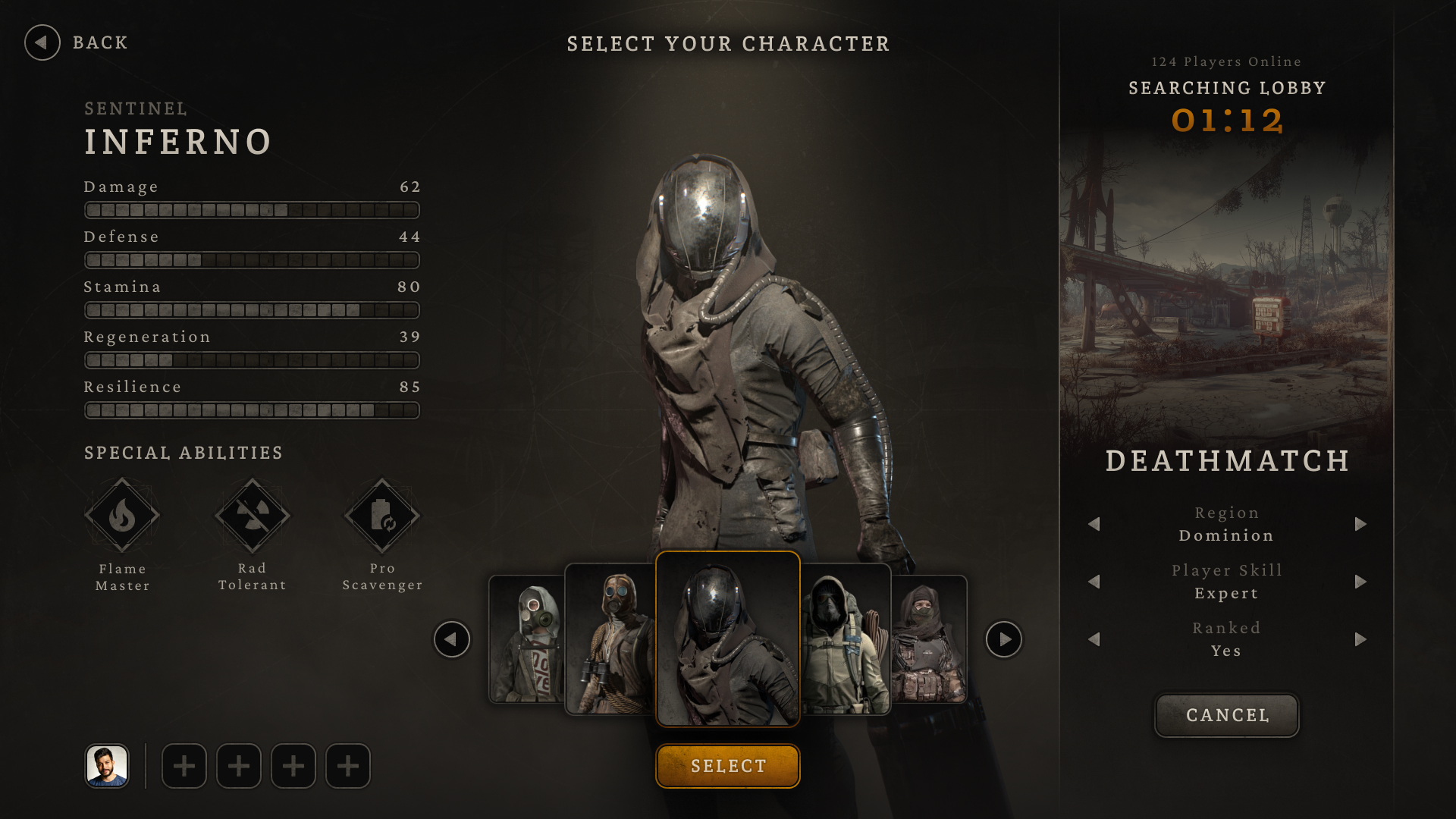1456x819 pixels.
Task: Open the player profile avatar
Action: [107, 766]
